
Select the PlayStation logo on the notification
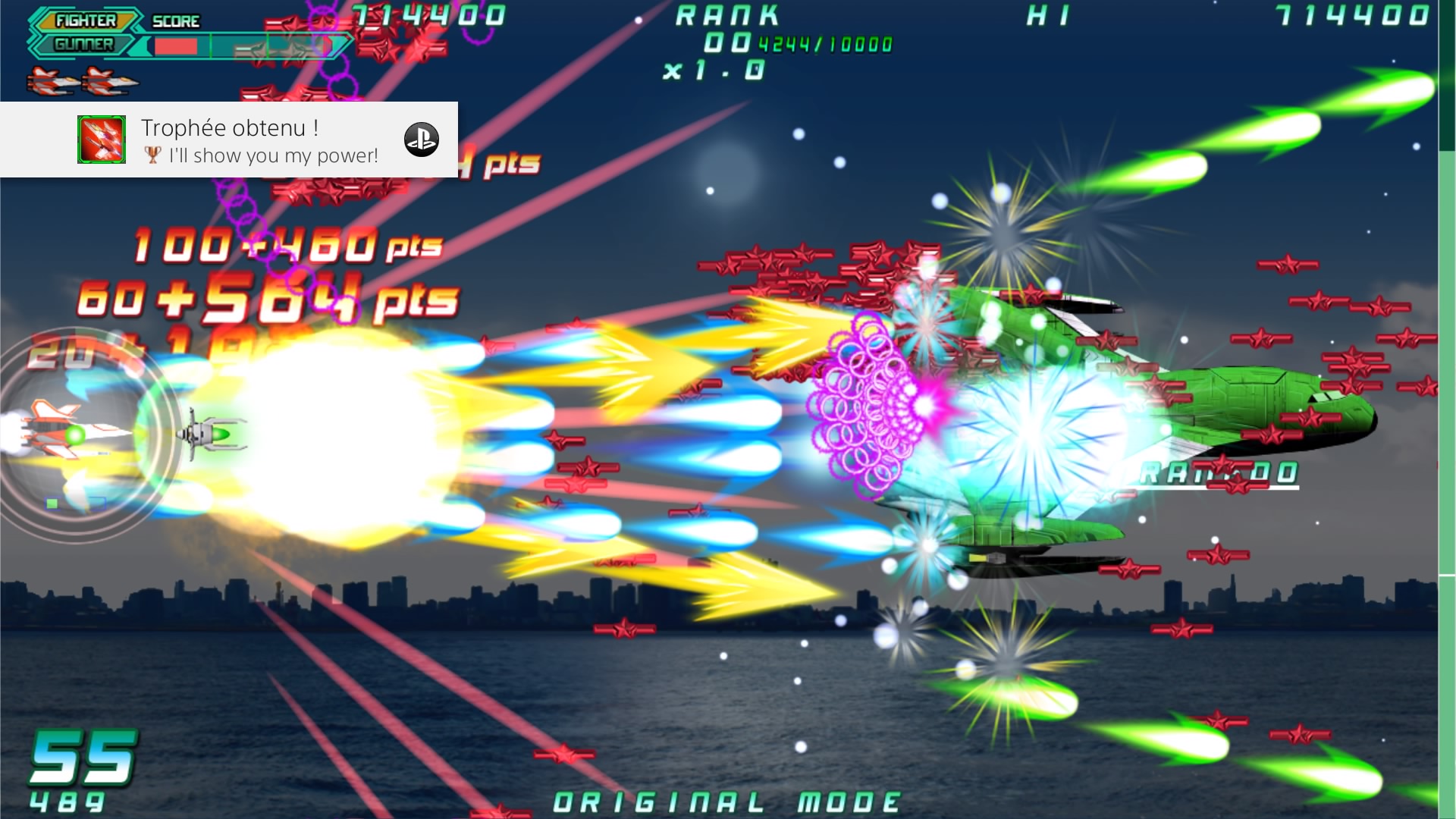422,140
